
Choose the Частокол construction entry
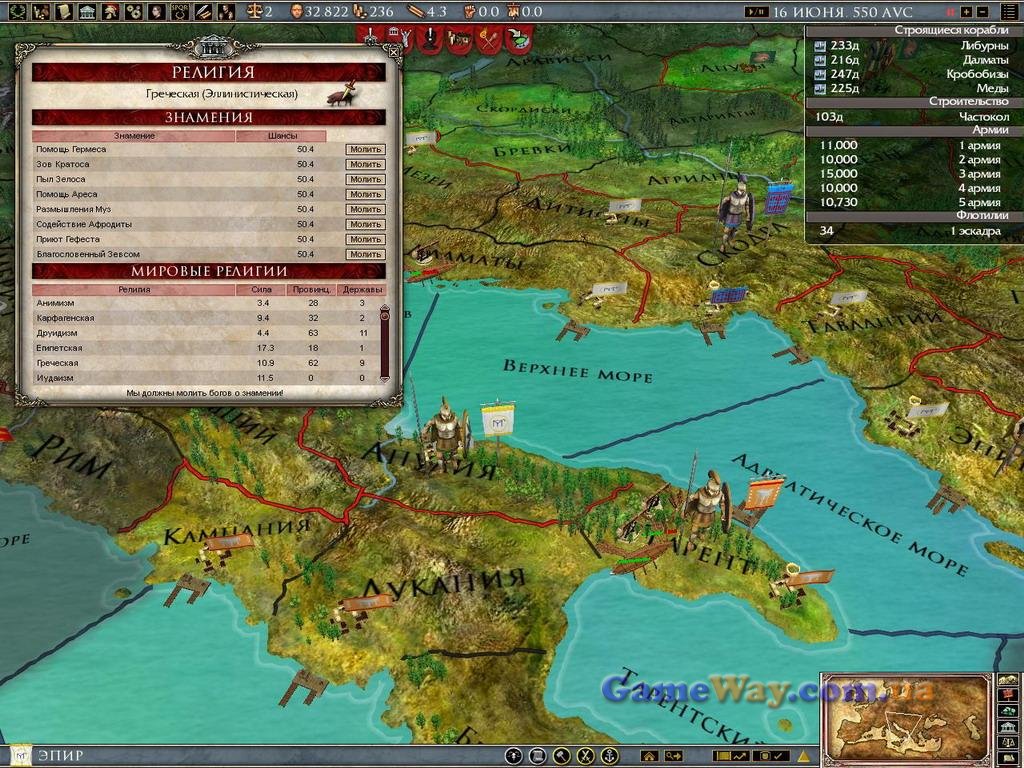point(908,116)
